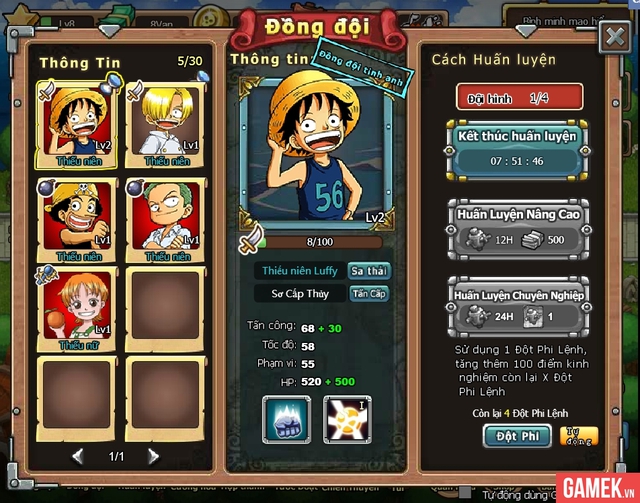Viewport: 640px width, 503px height.
Task: Click the Sa thải button
Action: pos(368,271)
